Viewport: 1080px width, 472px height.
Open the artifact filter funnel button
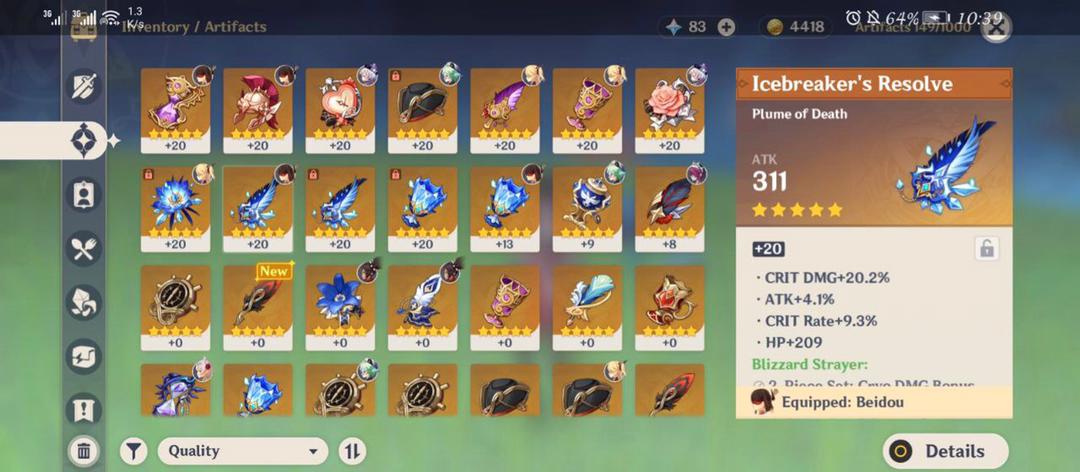pos(133,451)
